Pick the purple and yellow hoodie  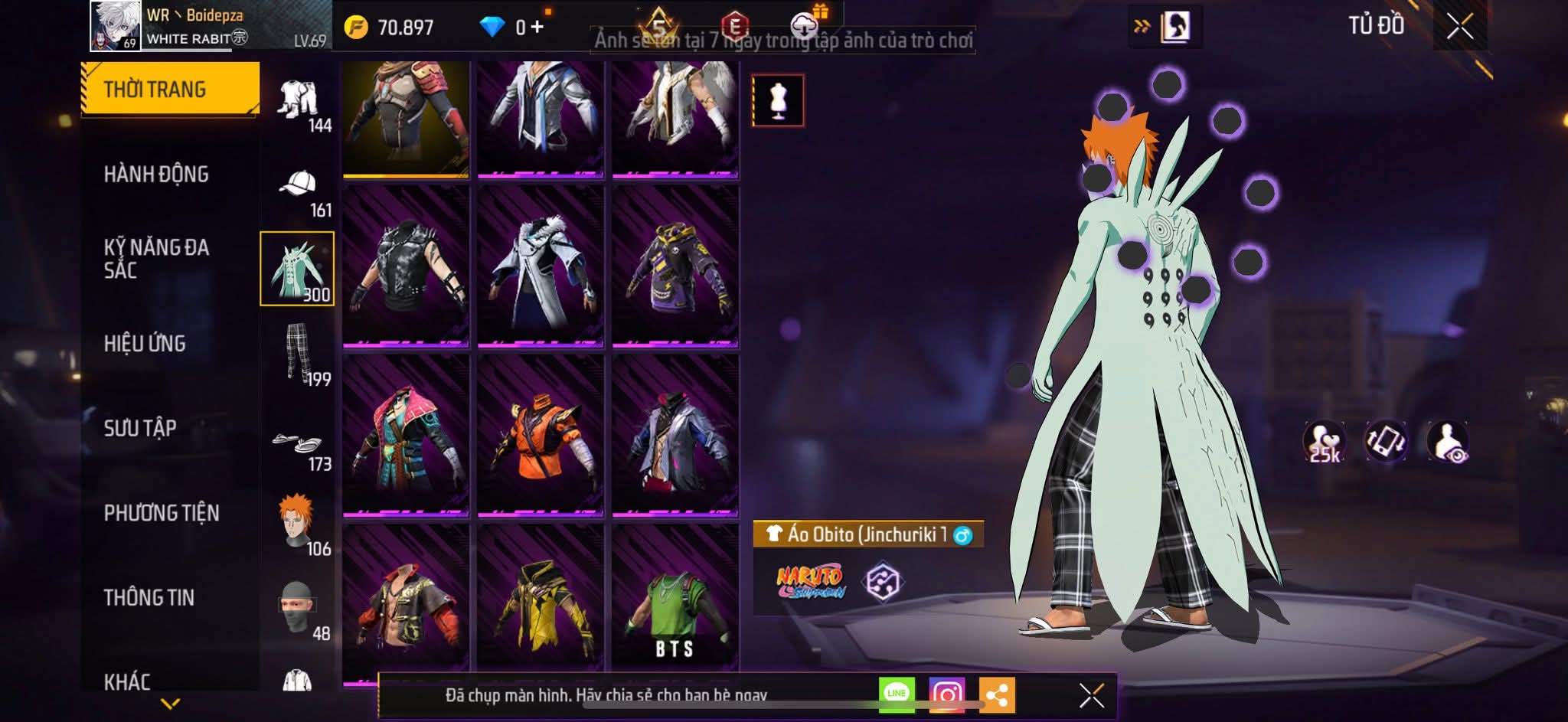[x=675, y=266]
